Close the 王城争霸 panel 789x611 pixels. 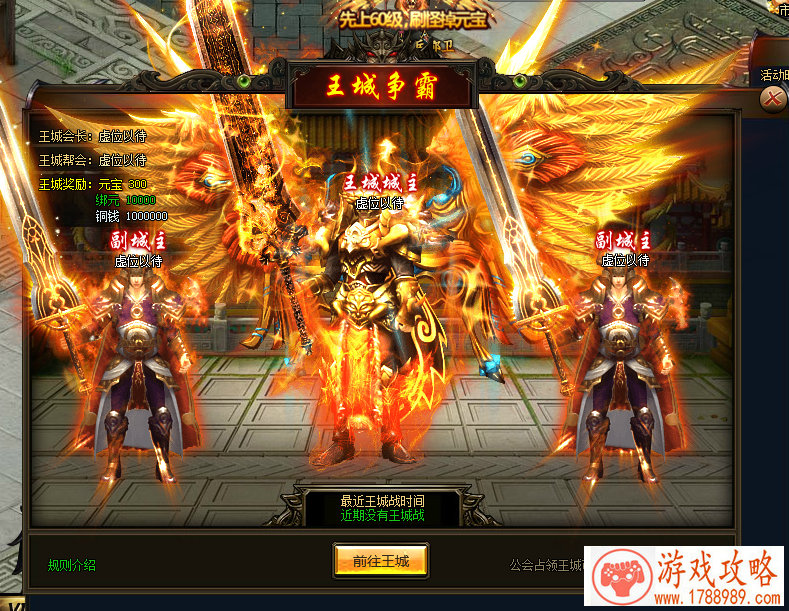pyautogui.click(x=771, y=98)
